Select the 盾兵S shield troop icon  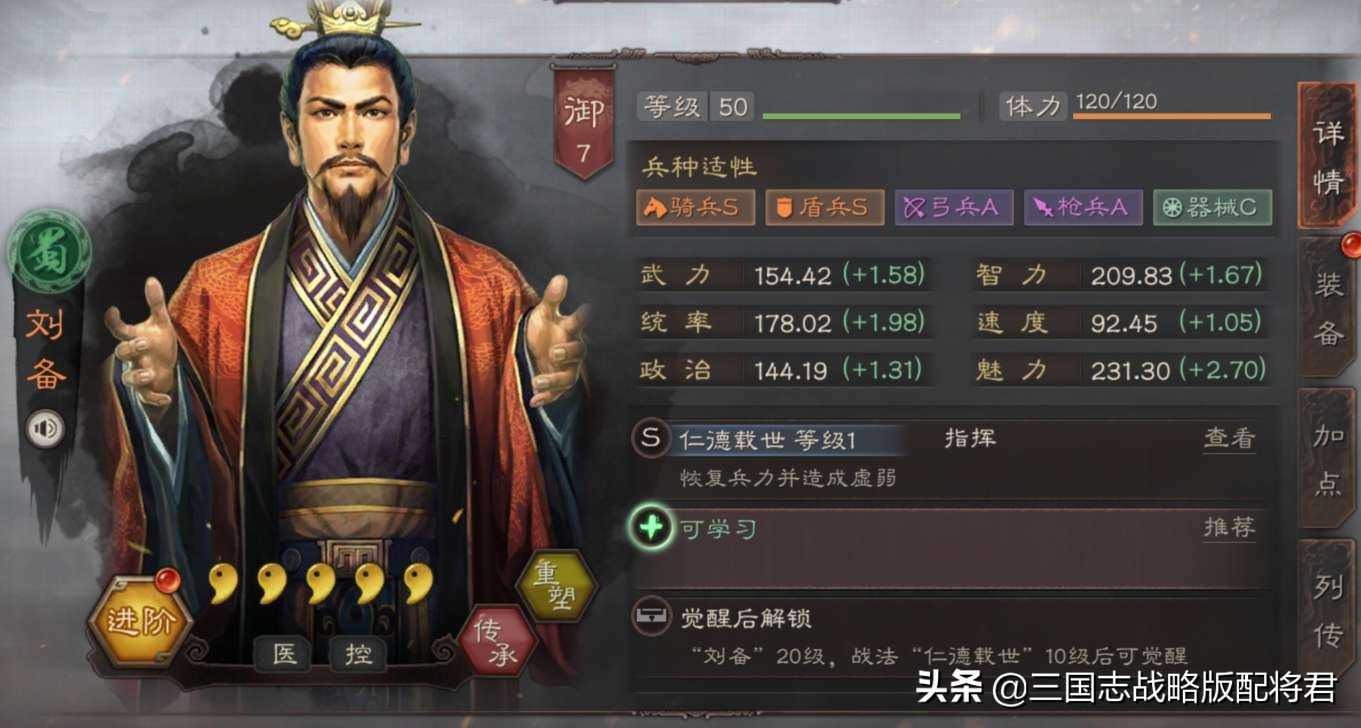click(823, 207)
